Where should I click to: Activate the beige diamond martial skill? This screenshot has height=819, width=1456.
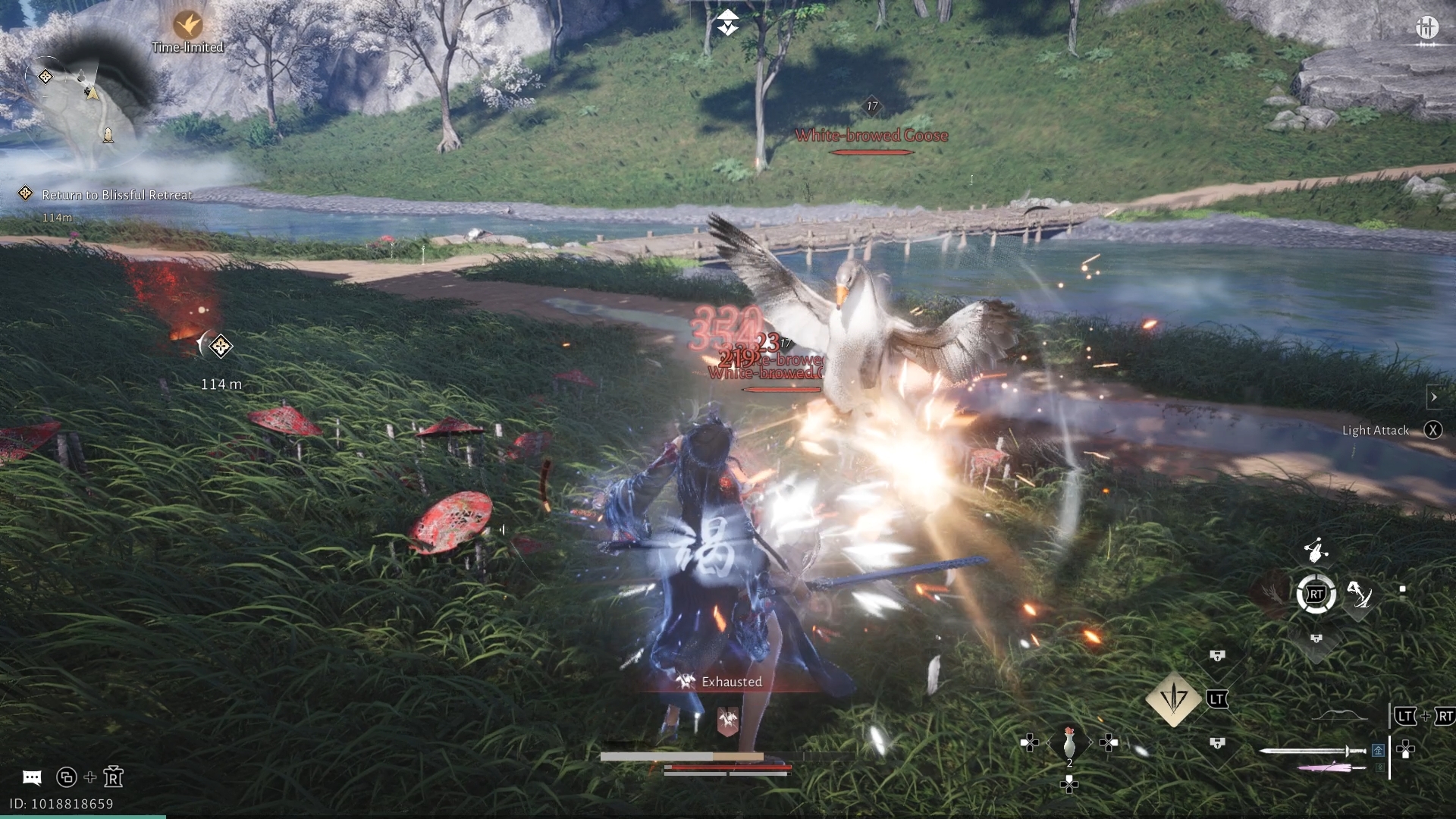pyautogui.click(x=1173, y=698)
